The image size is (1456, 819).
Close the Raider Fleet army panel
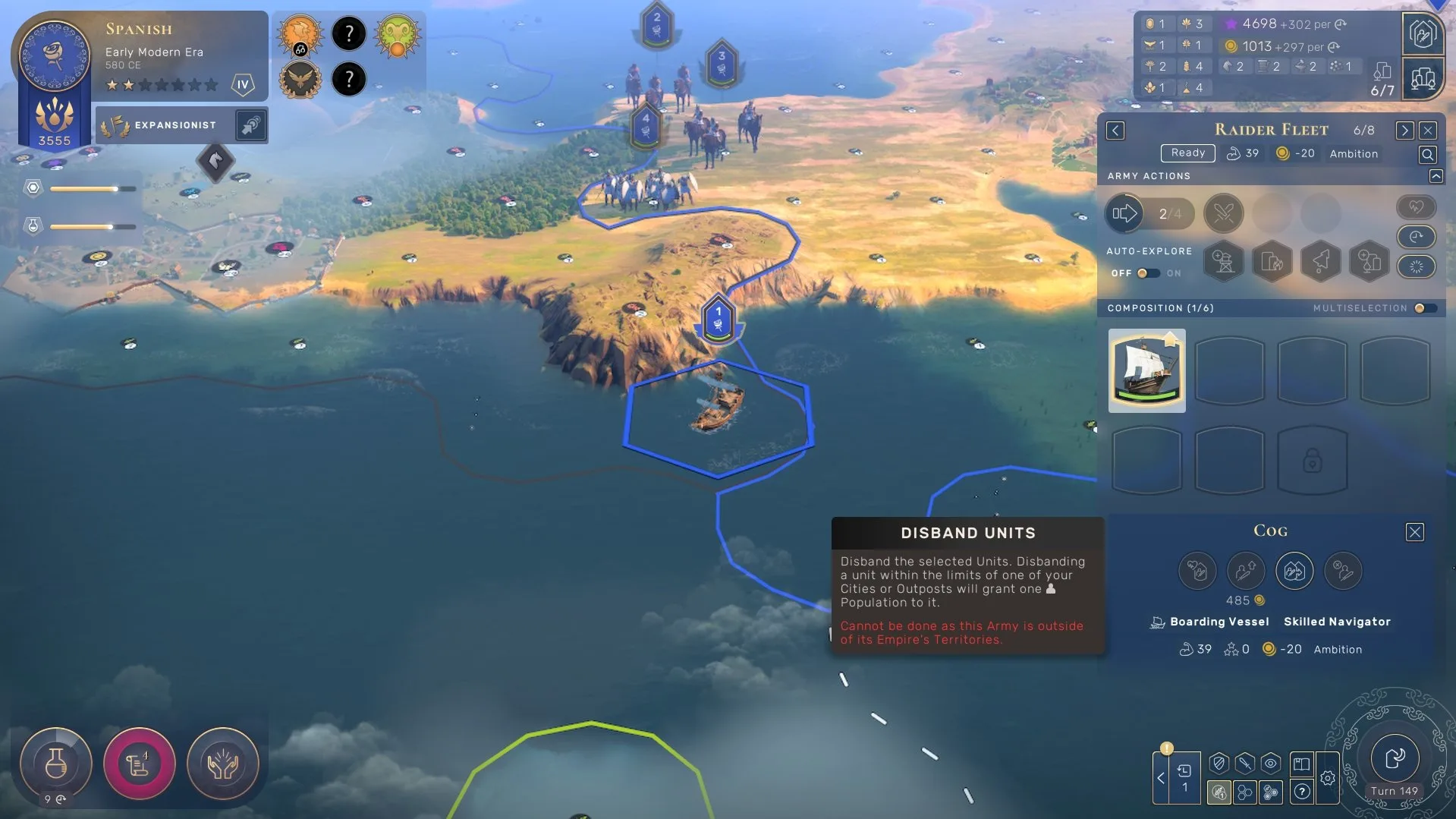tap(1428, 131)
